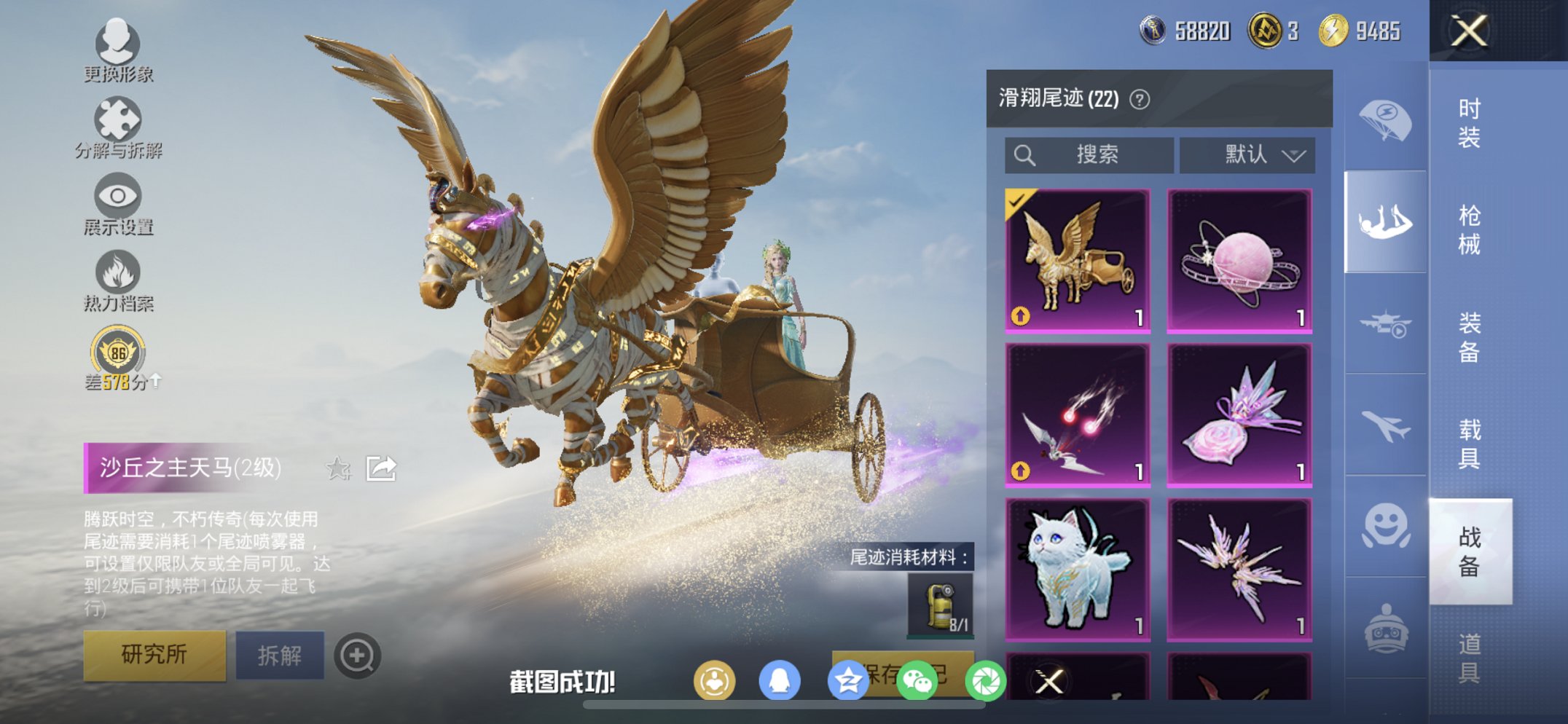Select the airplane icon in the sidebar
The height and width of the screenshot is (724, 1568).
click(x=1385, y=426)
